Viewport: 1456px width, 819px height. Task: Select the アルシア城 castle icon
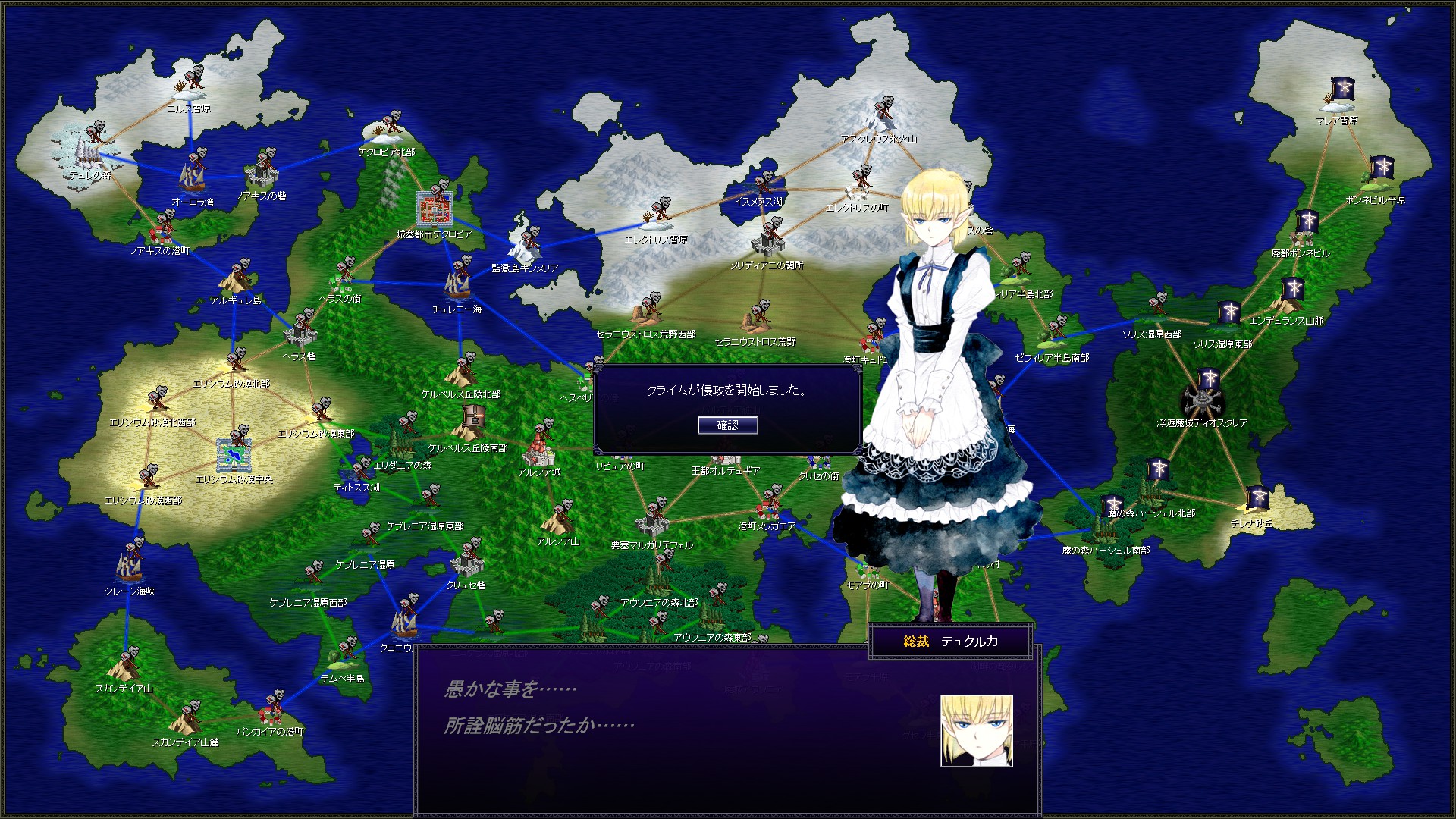pos(540,455)
